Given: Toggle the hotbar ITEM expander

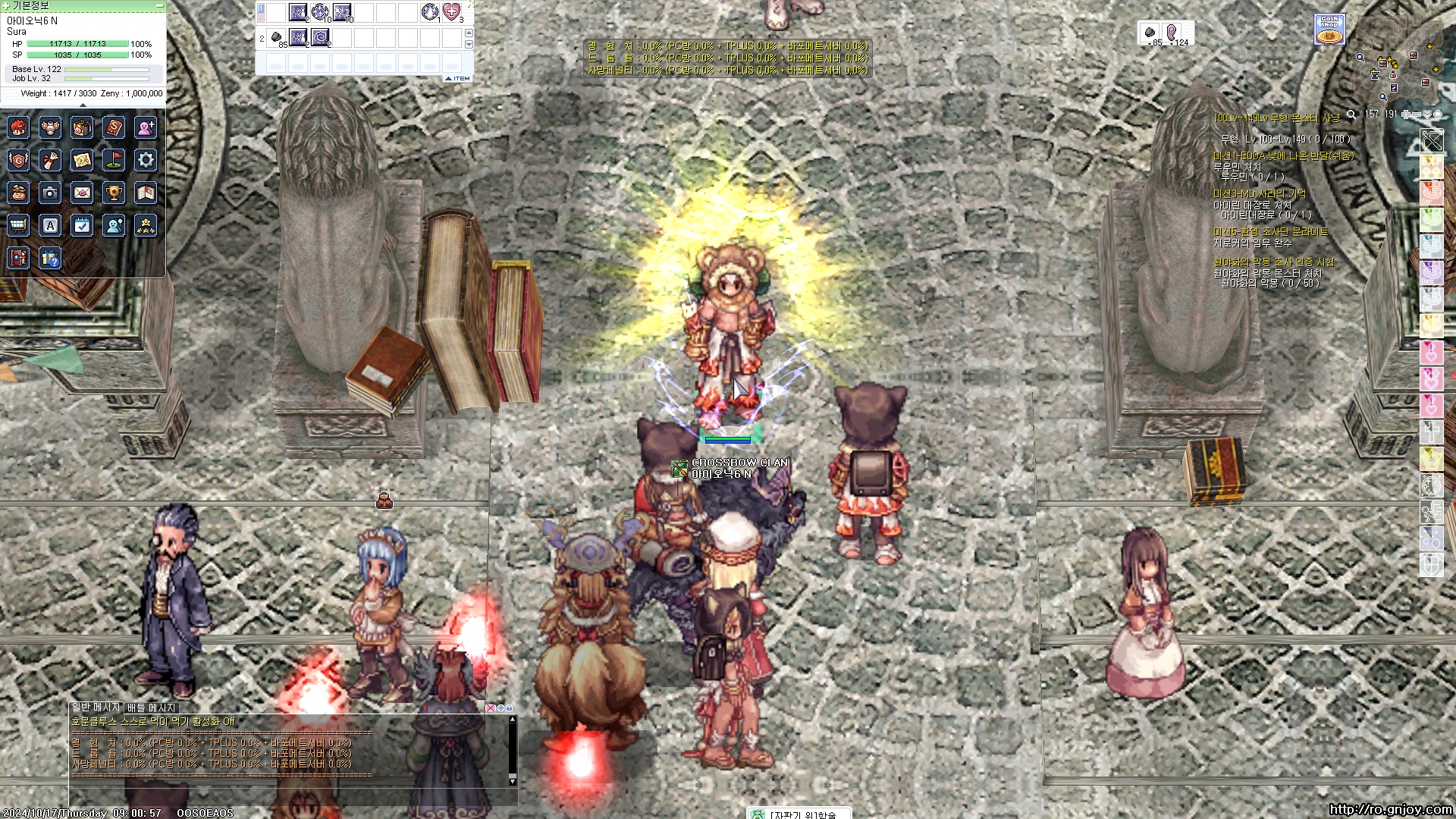Looking at the screenshot, I should pyautogui.click(x=457, y=78).
